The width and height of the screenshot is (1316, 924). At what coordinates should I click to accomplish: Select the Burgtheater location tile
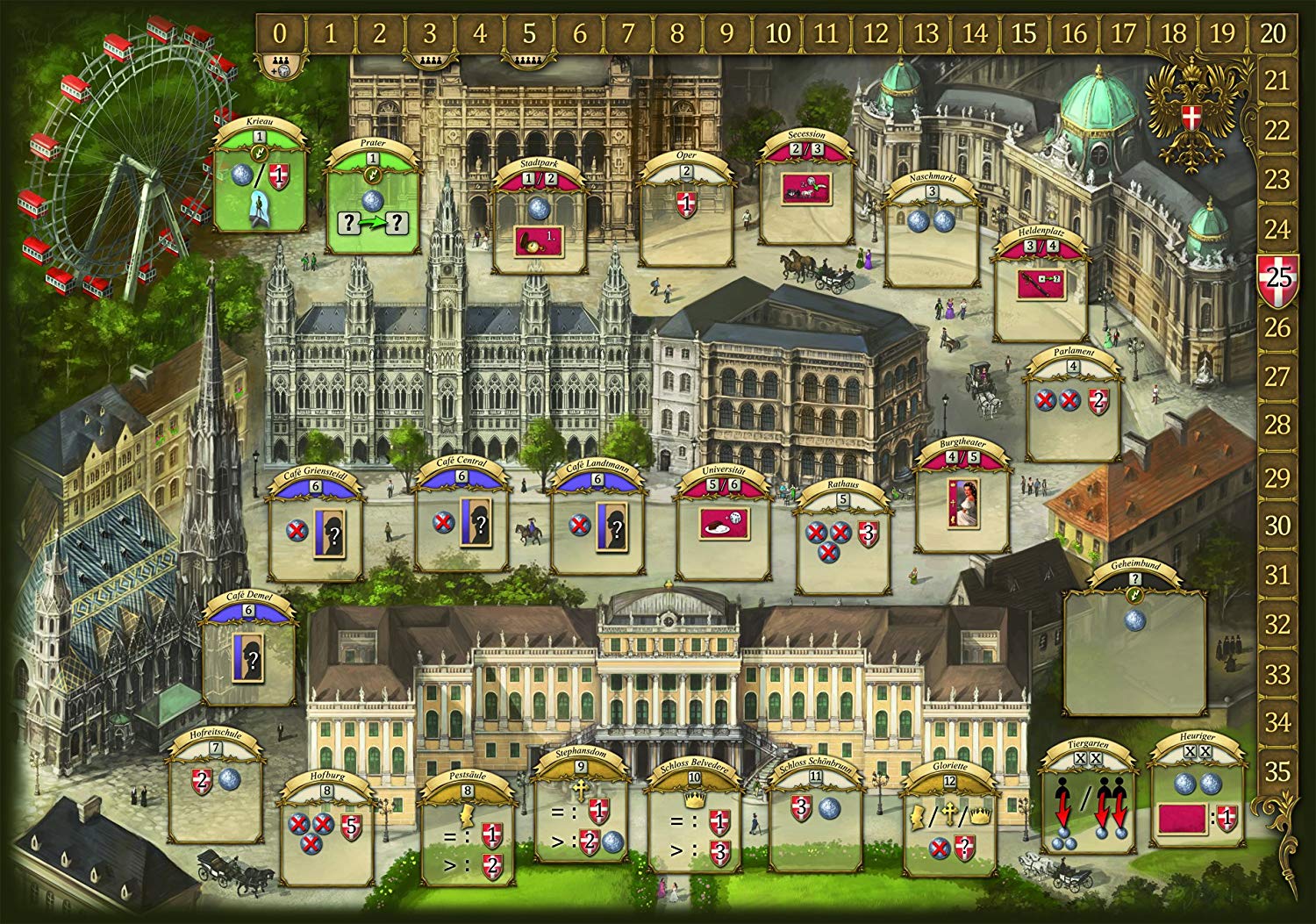pyautogui.click(x=960, y=502)
